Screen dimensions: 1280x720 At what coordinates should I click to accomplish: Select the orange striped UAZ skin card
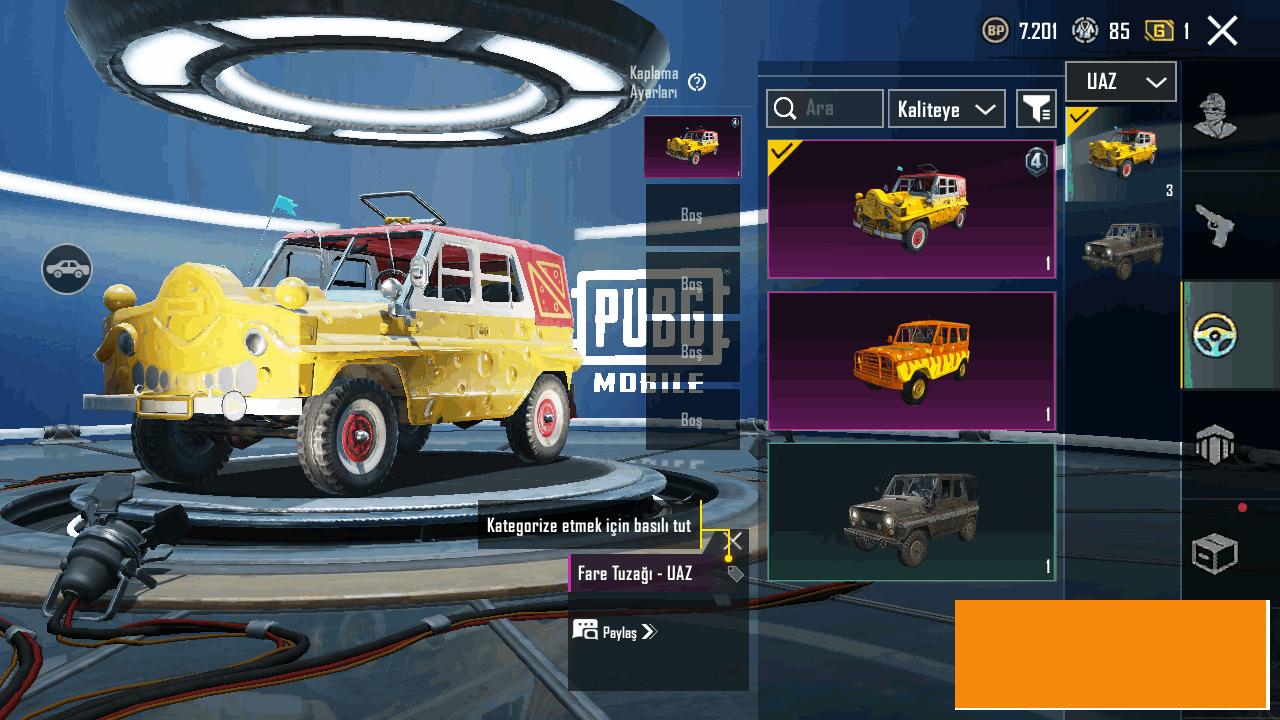911,360
